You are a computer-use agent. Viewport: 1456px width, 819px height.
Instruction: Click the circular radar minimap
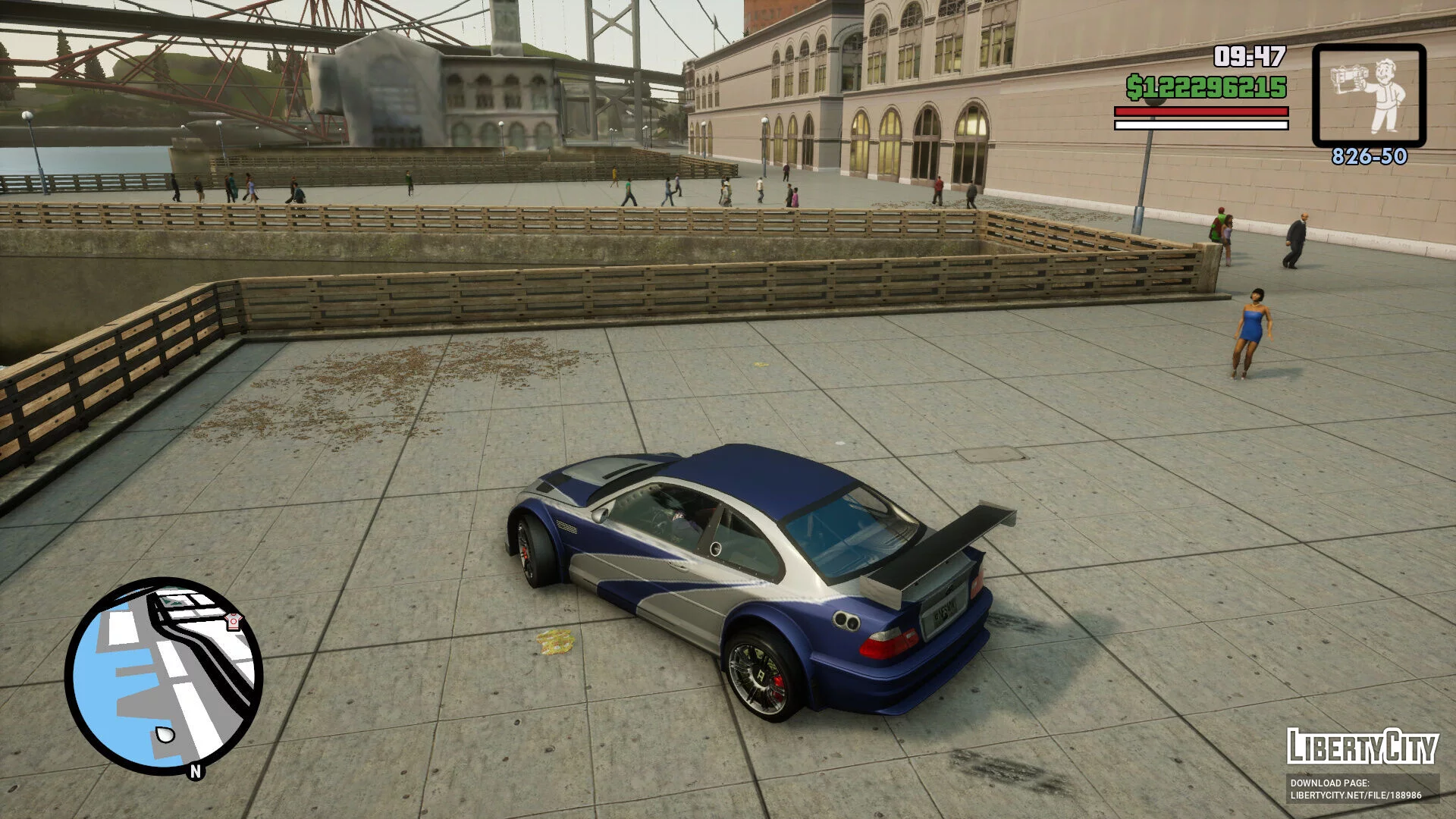coord(164,676)
